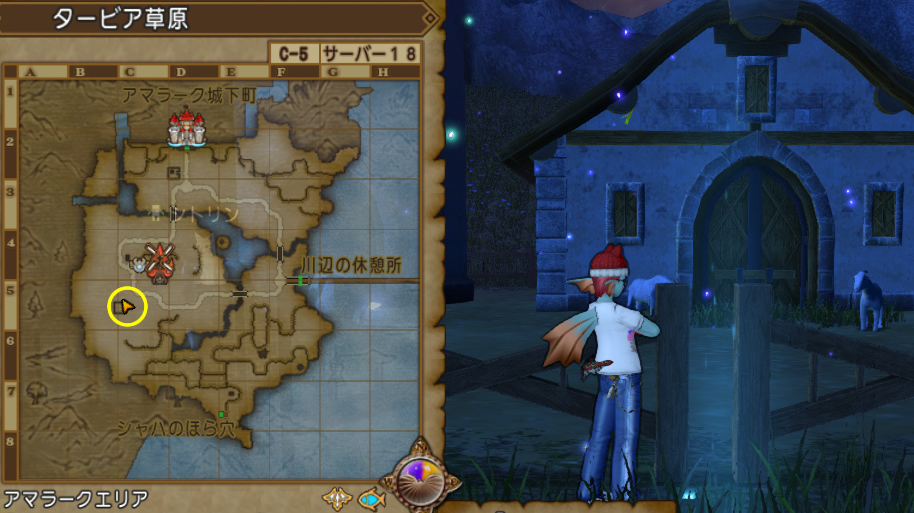Viewport: 914px width, 513px height.
Task: Select the Amarark castle town icon
Action: pos(186,128)
